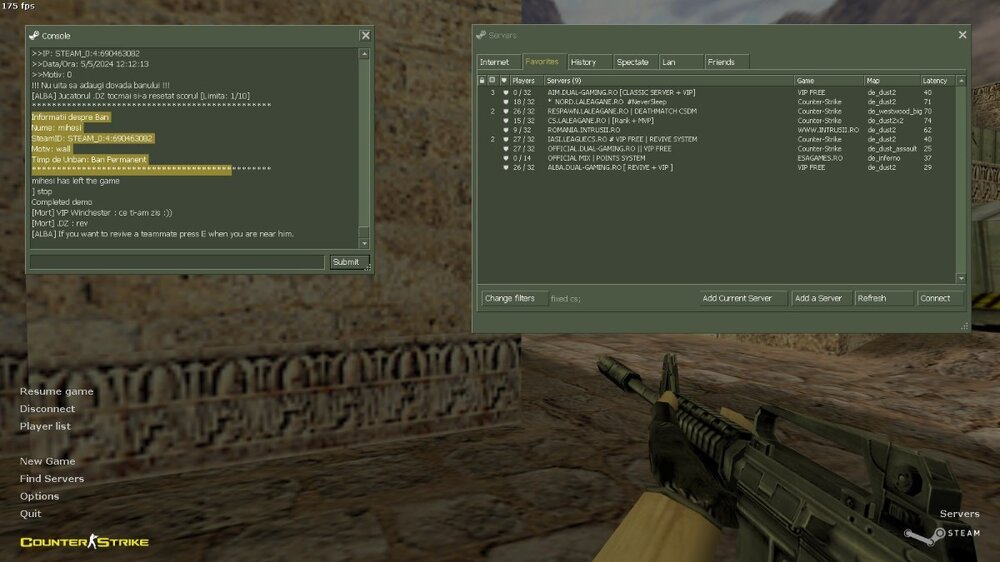This screenshot has height=562, width=1000.
Task: Resume the game from the menu
Action: point(56,391)
